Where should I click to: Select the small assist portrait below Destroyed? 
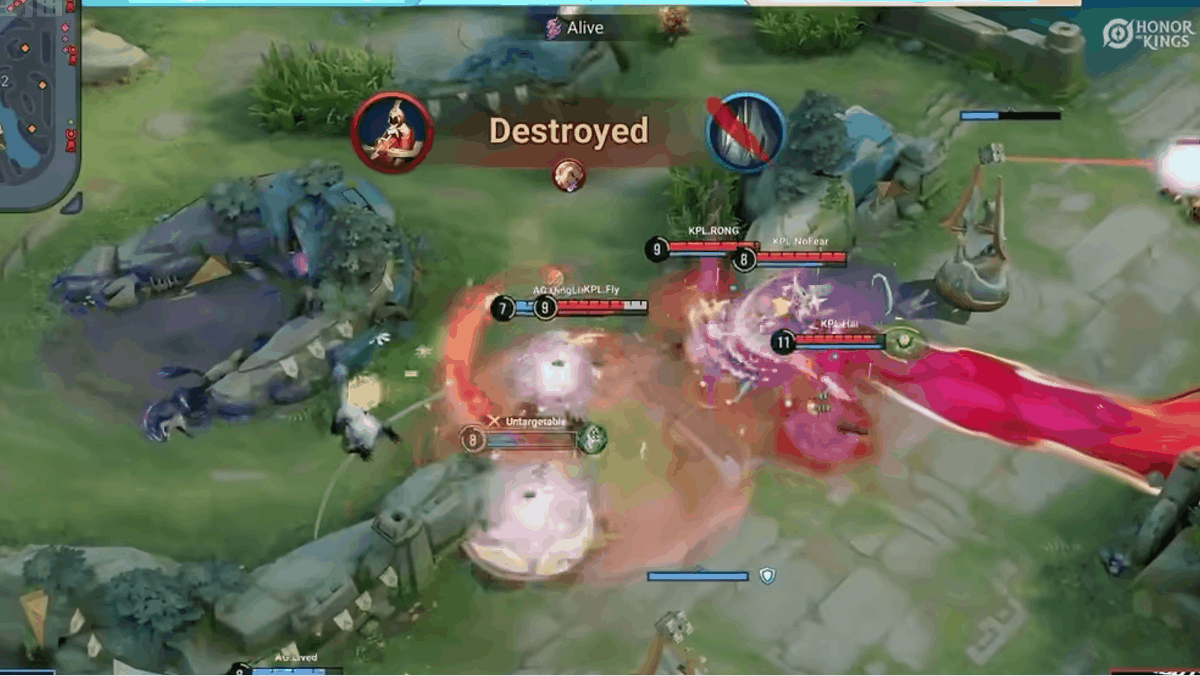tap(569, 174)
